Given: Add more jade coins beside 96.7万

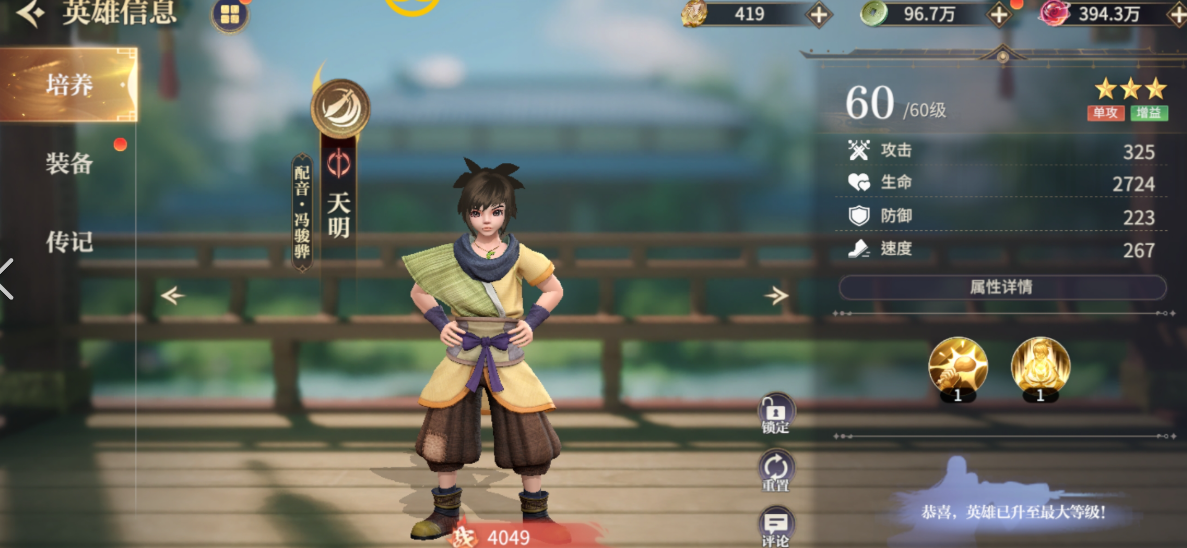Looking at the screenshot, I should pyautogui.click(x=998, y=14).
